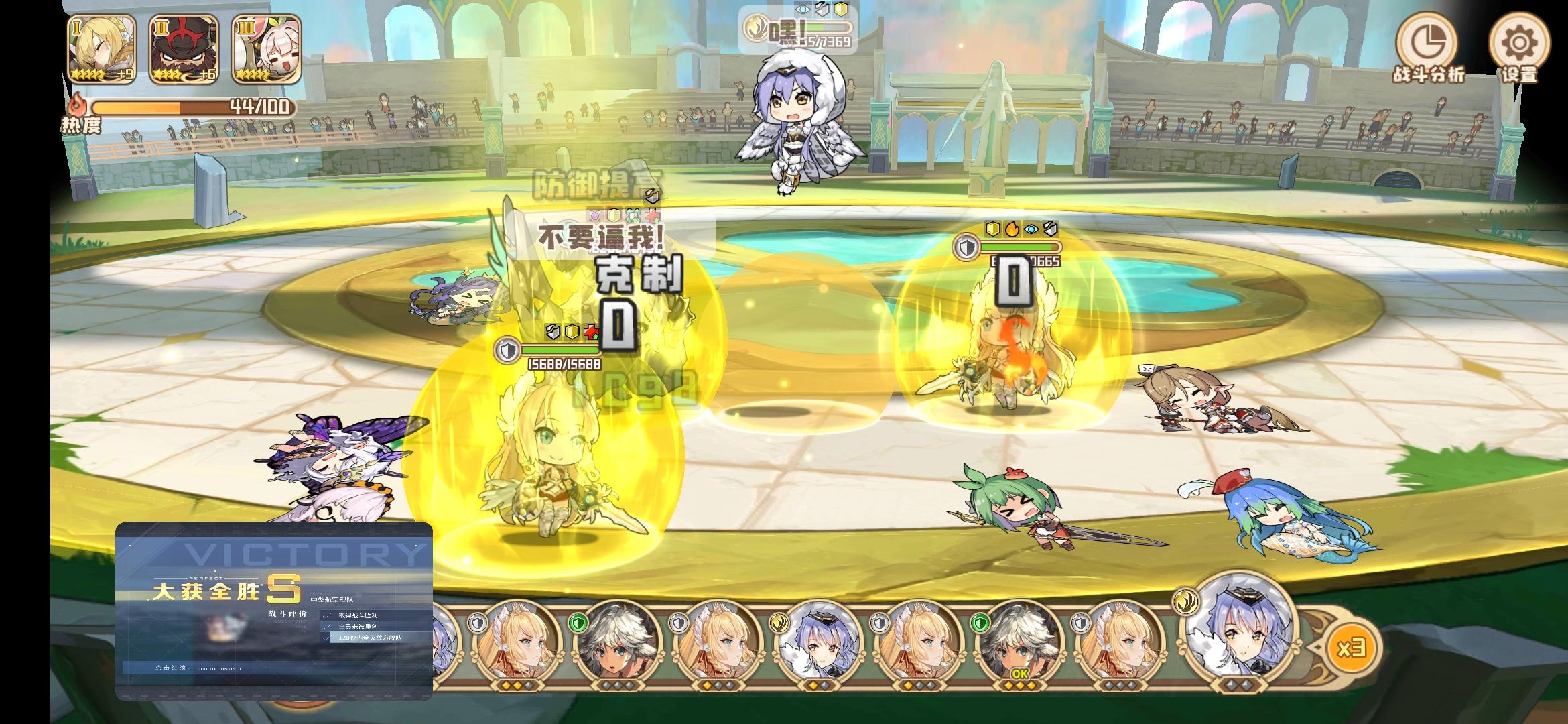Screen dimensions: 1568x724
Task: Open the 战斗评价 evaluation list
Action: coord(287,613)
